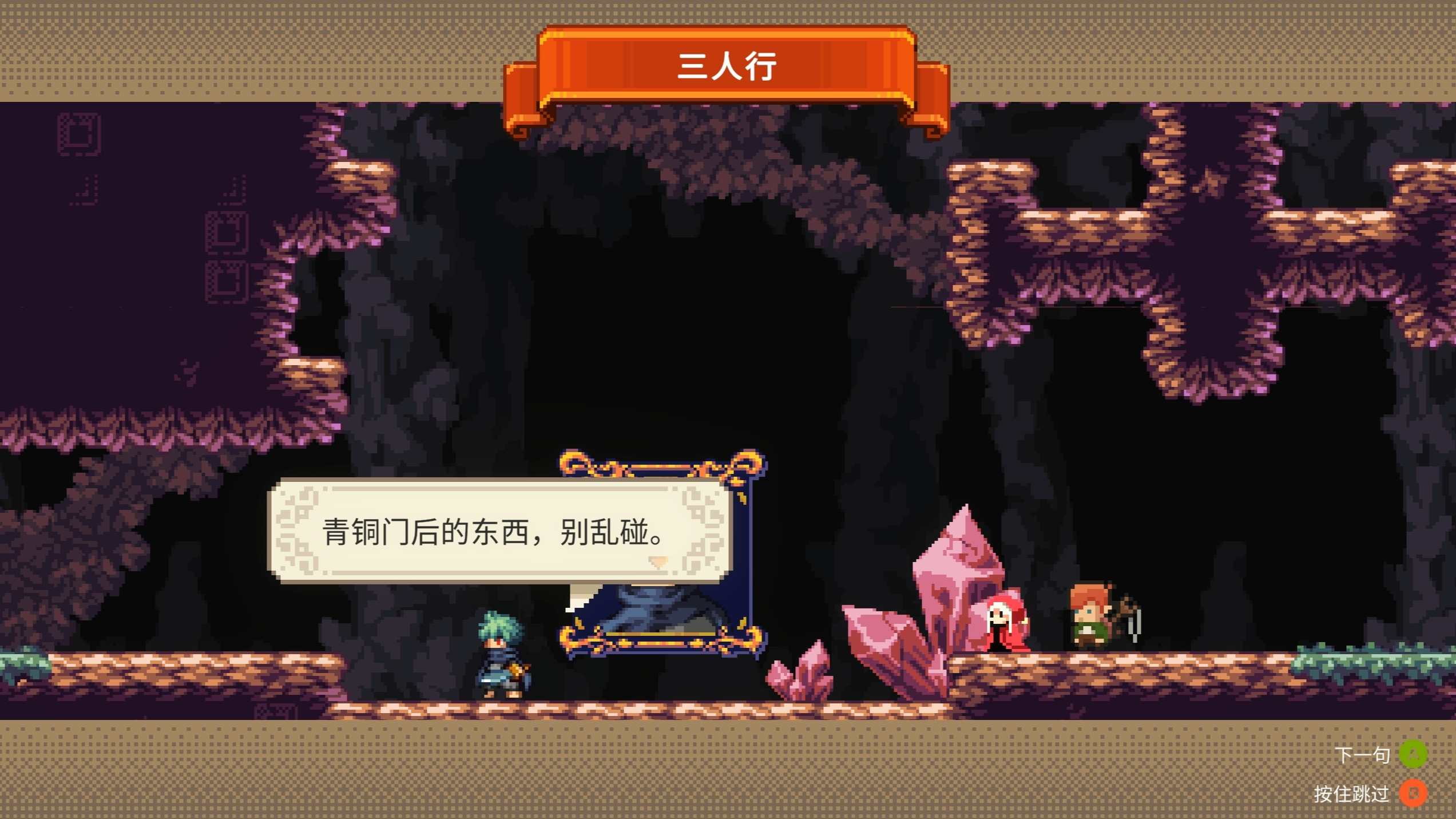Select the 三人行 chapter banner
Screen dimensions: 1456x819
pyautogui.click(x=727, y=68)
